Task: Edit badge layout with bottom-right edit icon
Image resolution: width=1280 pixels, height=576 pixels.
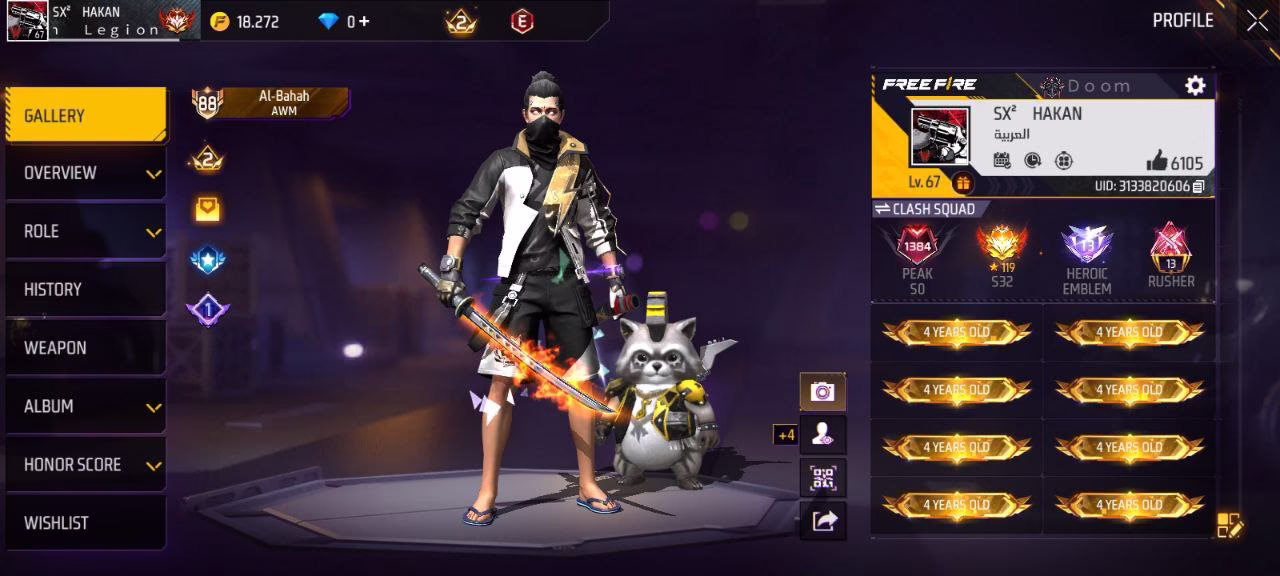Action: click(x=1229, y=524)
